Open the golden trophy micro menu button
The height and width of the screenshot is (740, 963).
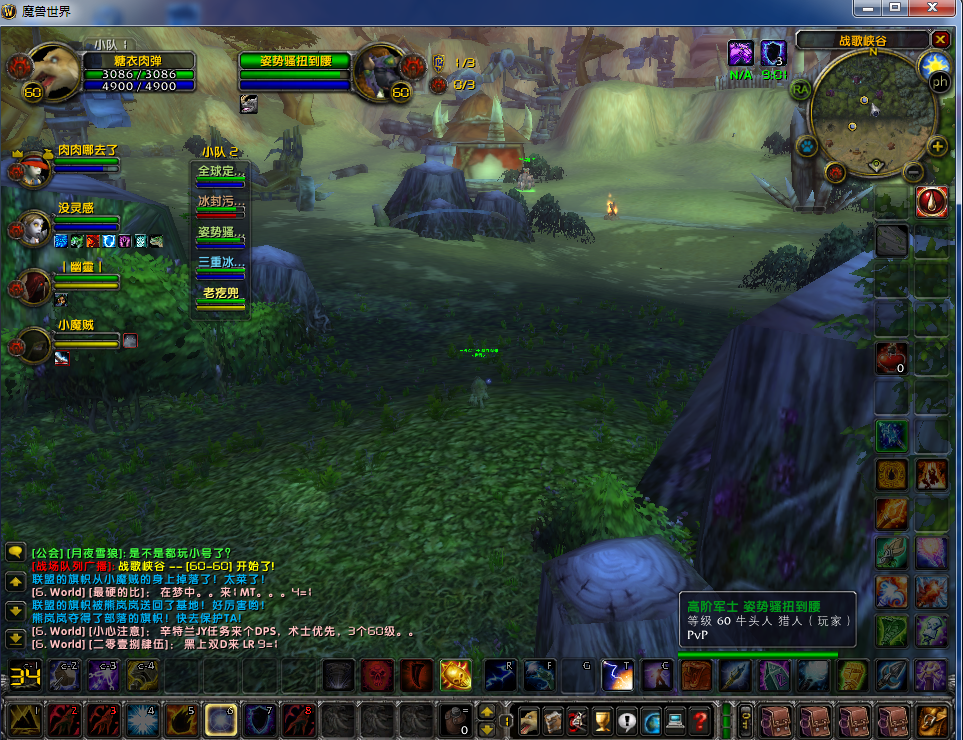point(603,719)
